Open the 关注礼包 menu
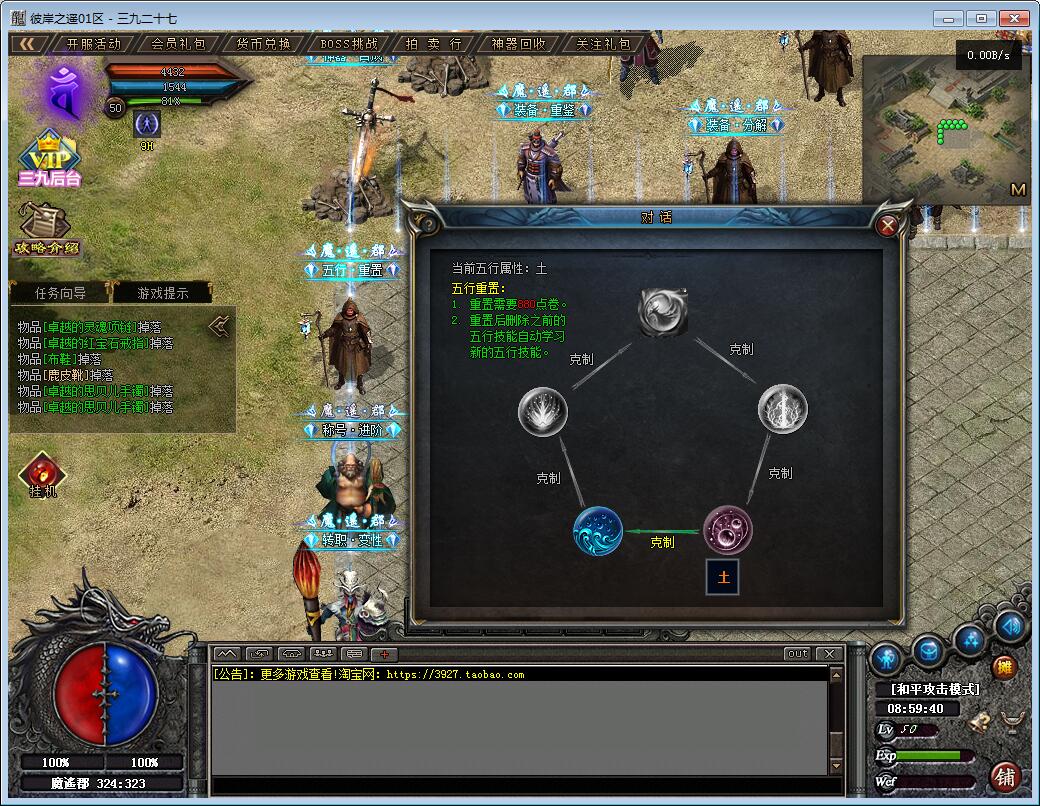 point(604,44)
